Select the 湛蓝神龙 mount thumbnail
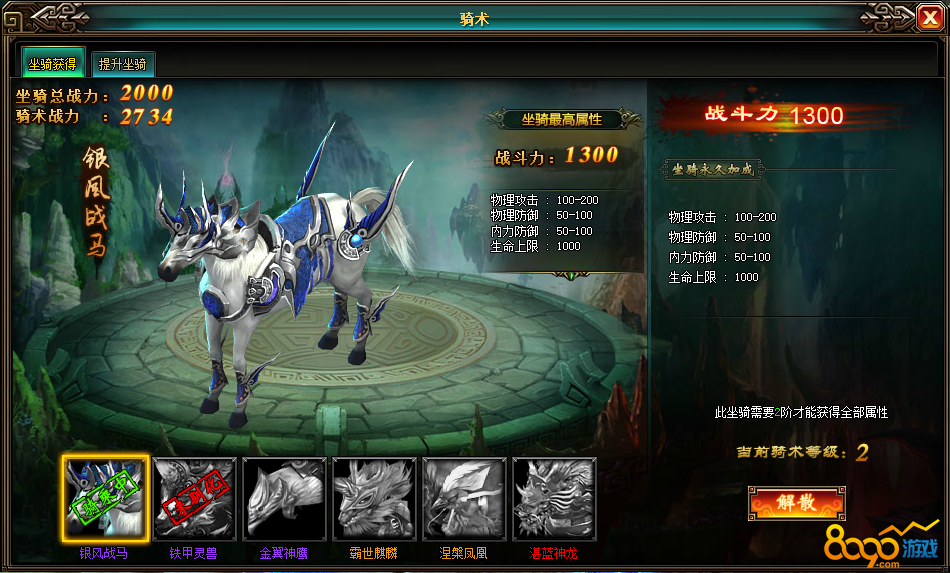This screenshot has height=573, width=950. pyautogui.click(x=554, y=498)
